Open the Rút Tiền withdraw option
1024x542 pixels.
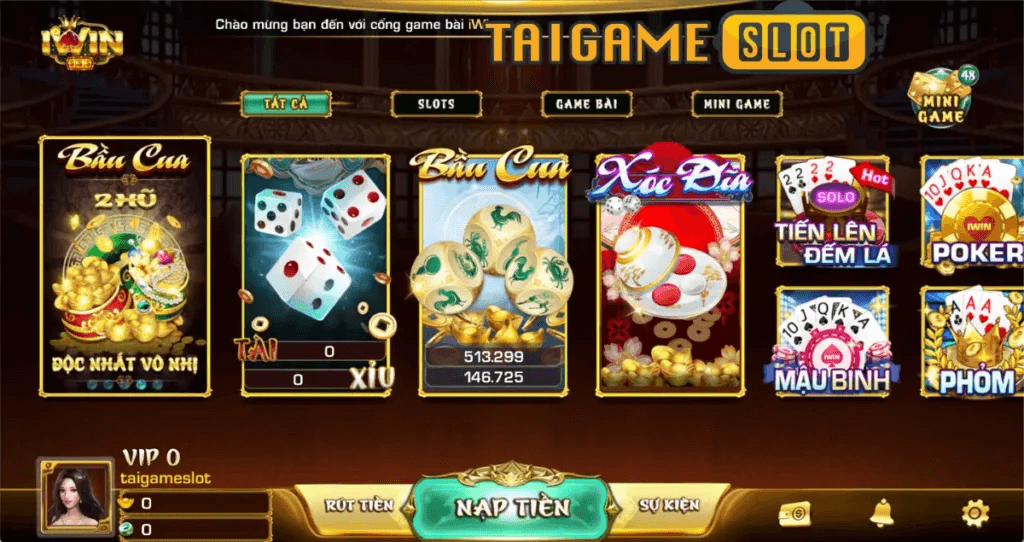tap(358, 505)
